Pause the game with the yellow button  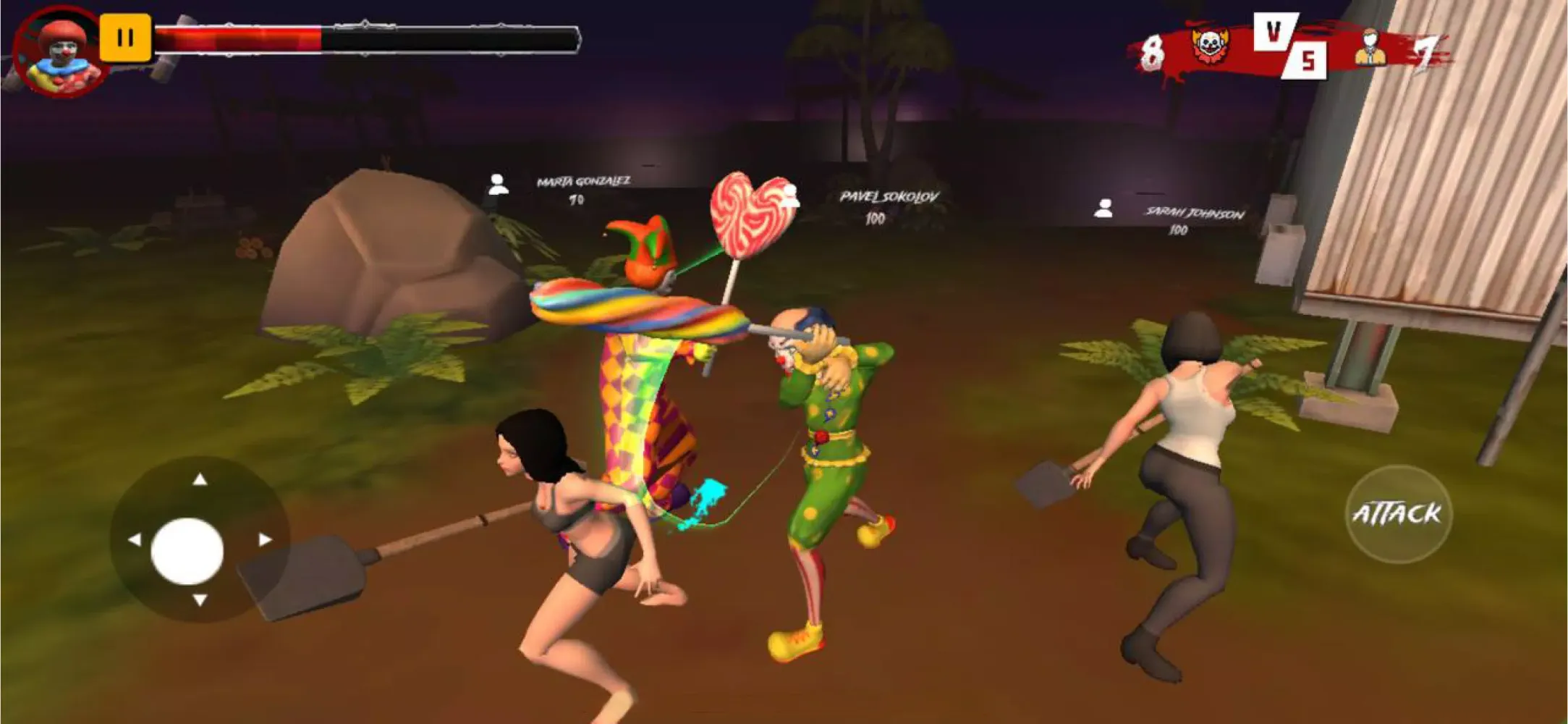tap(125, 38)
